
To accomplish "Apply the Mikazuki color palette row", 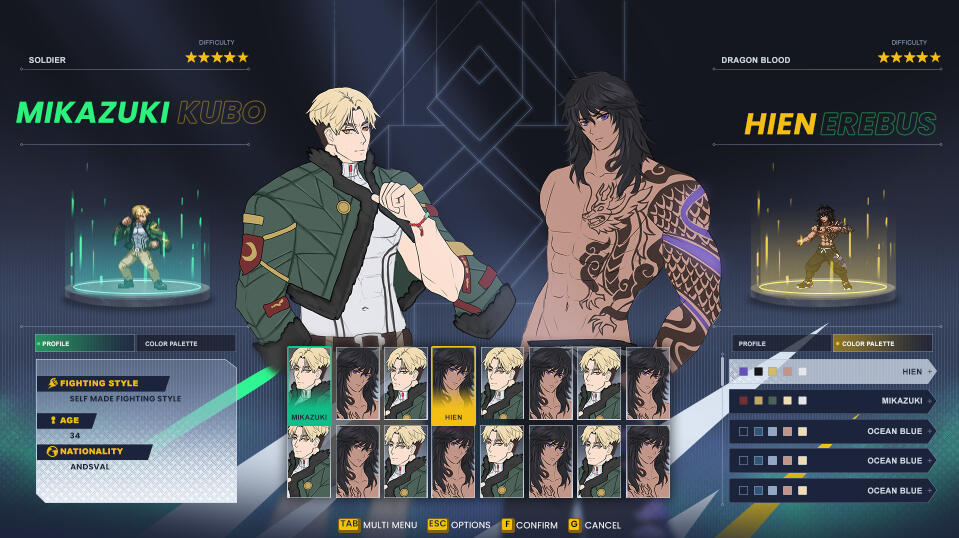I will pyautogui.click(x=831, y=401).
